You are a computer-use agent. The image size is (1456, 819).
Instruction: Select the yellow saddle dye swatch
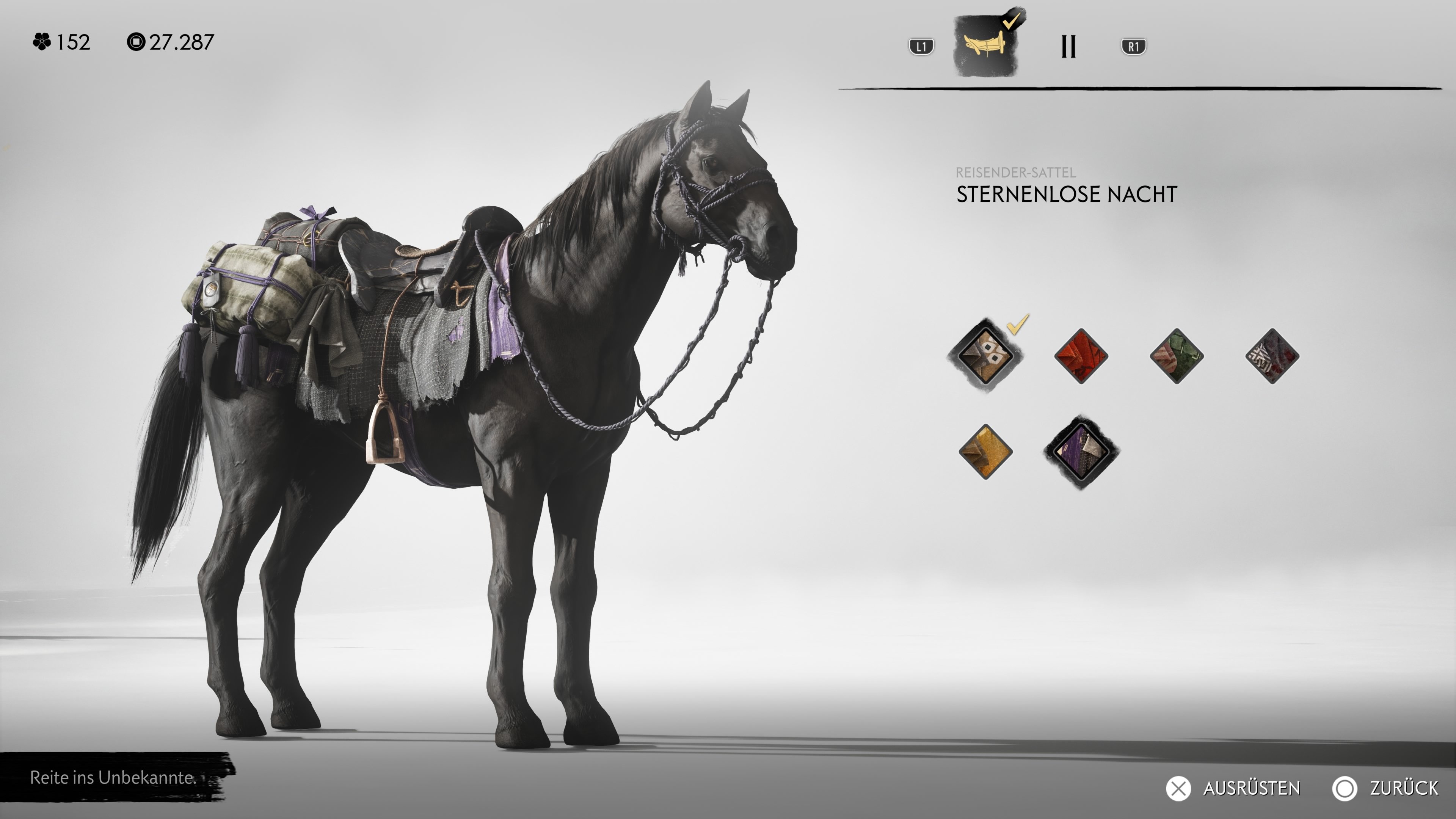point(985,452)
